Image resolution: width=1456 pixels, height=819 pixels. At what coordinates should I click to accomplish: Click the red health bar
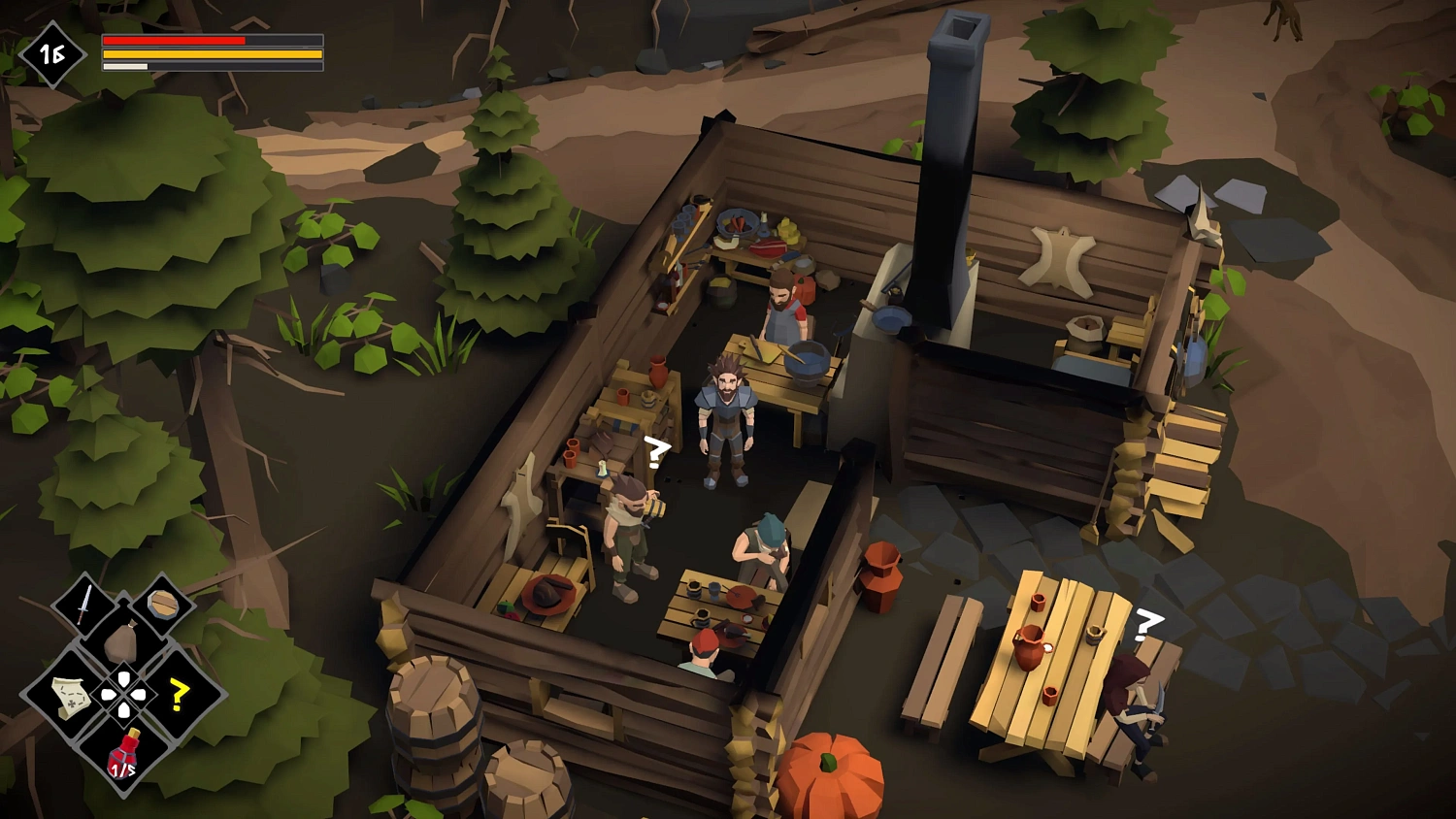click(175, 40)
